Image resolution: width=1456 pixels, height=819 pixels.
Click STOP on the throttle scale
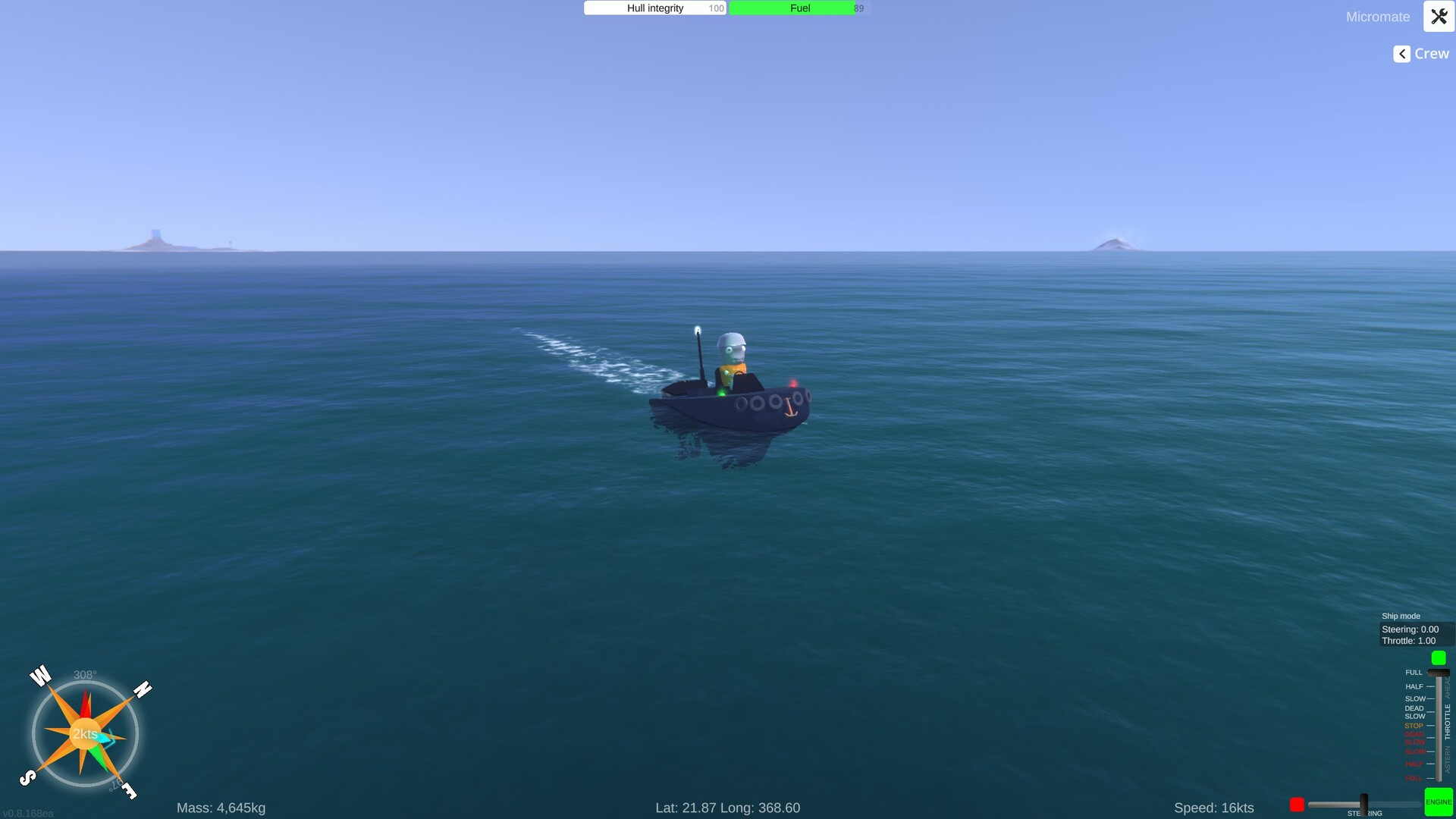tap(1413, 726)
